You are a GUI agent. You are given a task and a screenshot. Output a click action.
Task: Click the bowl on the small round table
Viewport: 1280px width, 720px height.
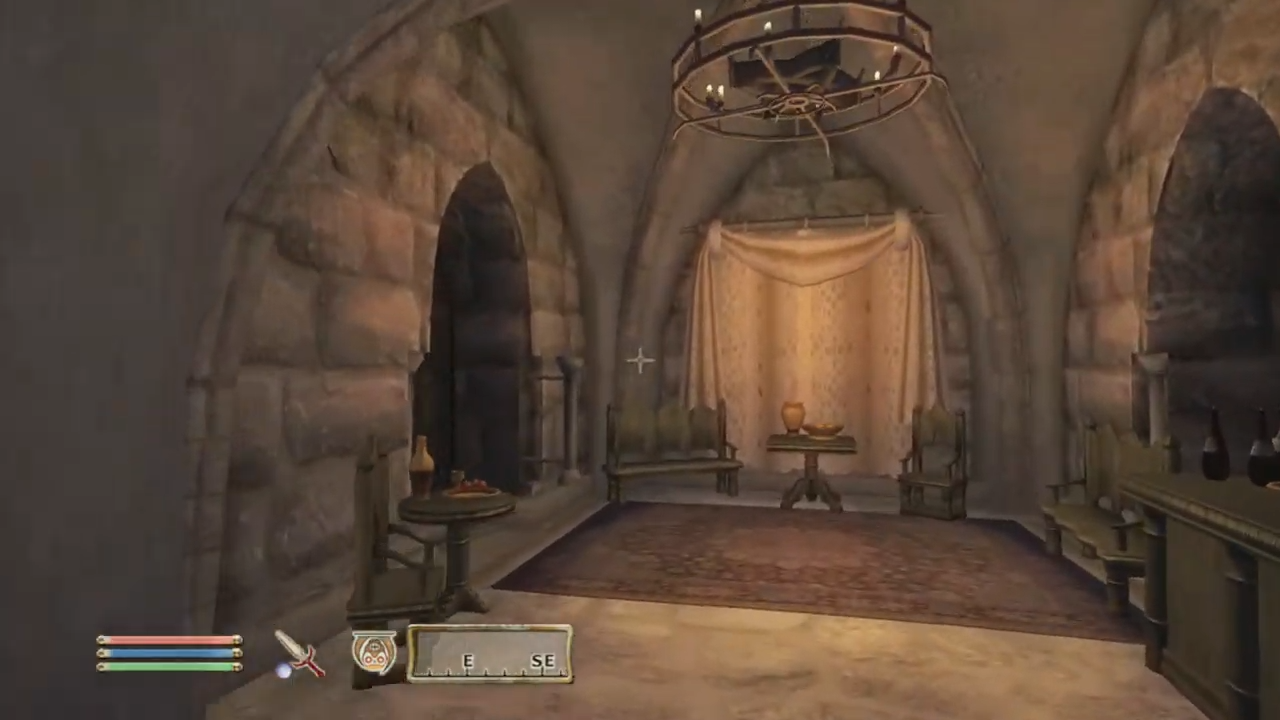pos(473,488)
